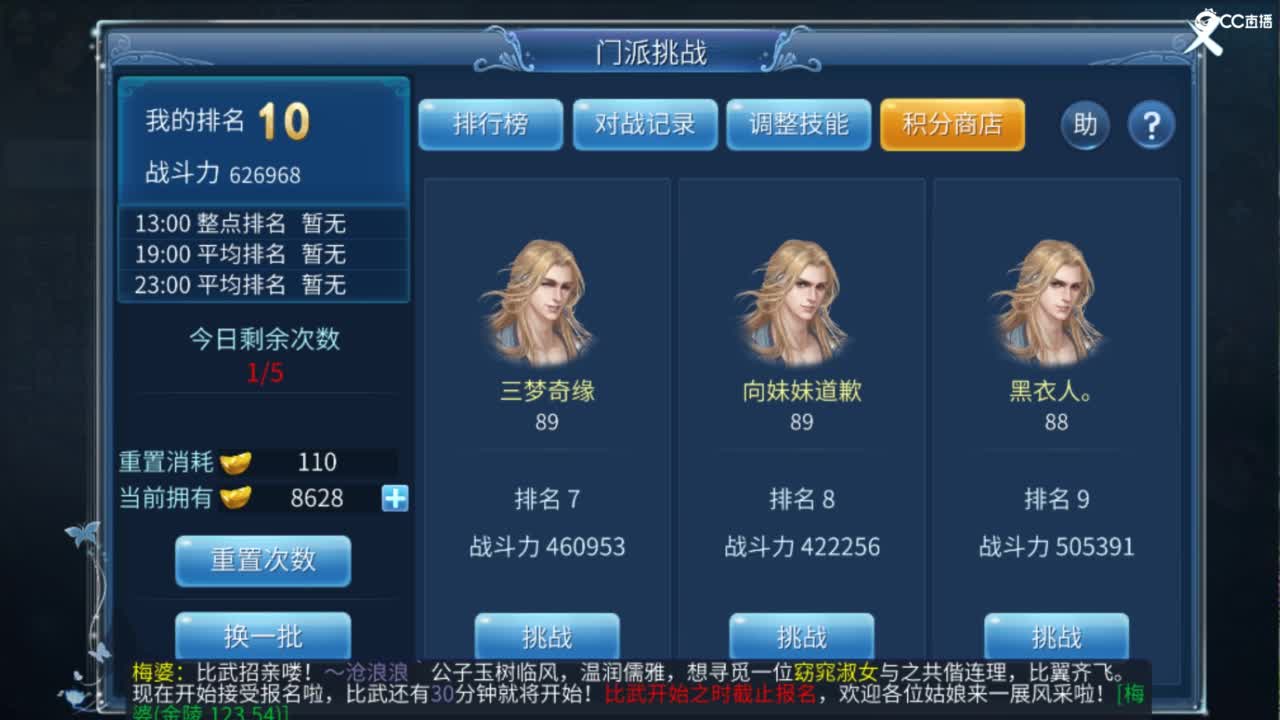This screenshot has height=720, width=1280.
Task: View the 对战记录 battle records
Action: coord(644,125)
